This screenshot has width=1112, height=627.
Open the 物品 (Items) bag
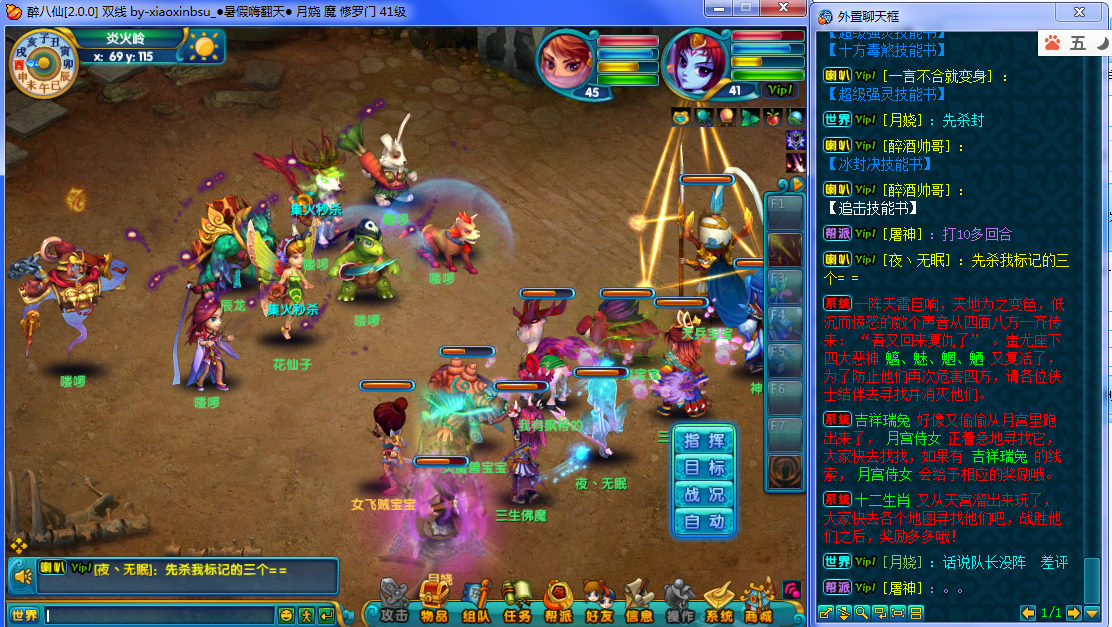[434, 602]
